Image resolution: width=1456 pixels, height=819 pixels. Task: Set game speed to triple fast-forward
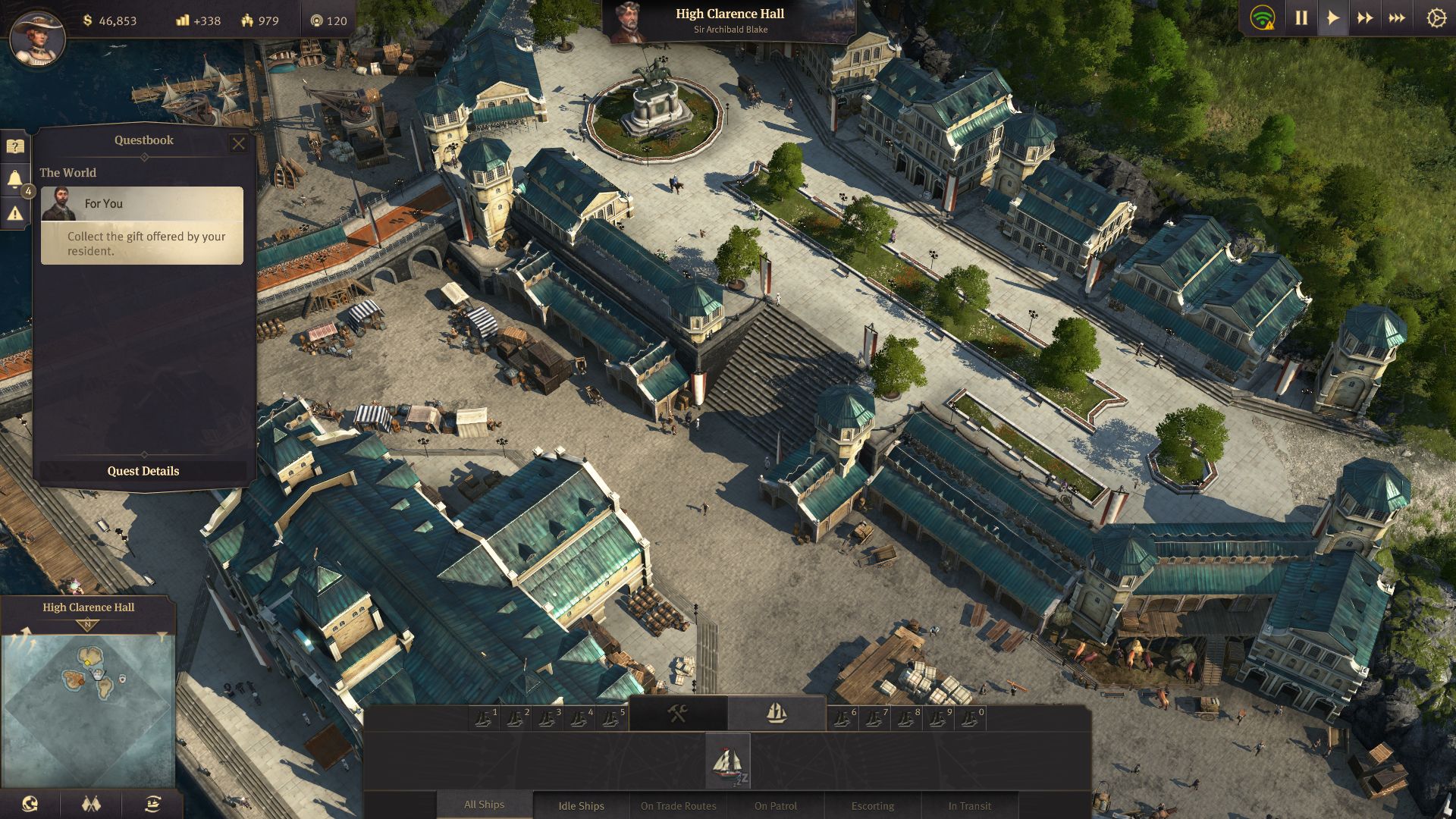pos(1397,18)
